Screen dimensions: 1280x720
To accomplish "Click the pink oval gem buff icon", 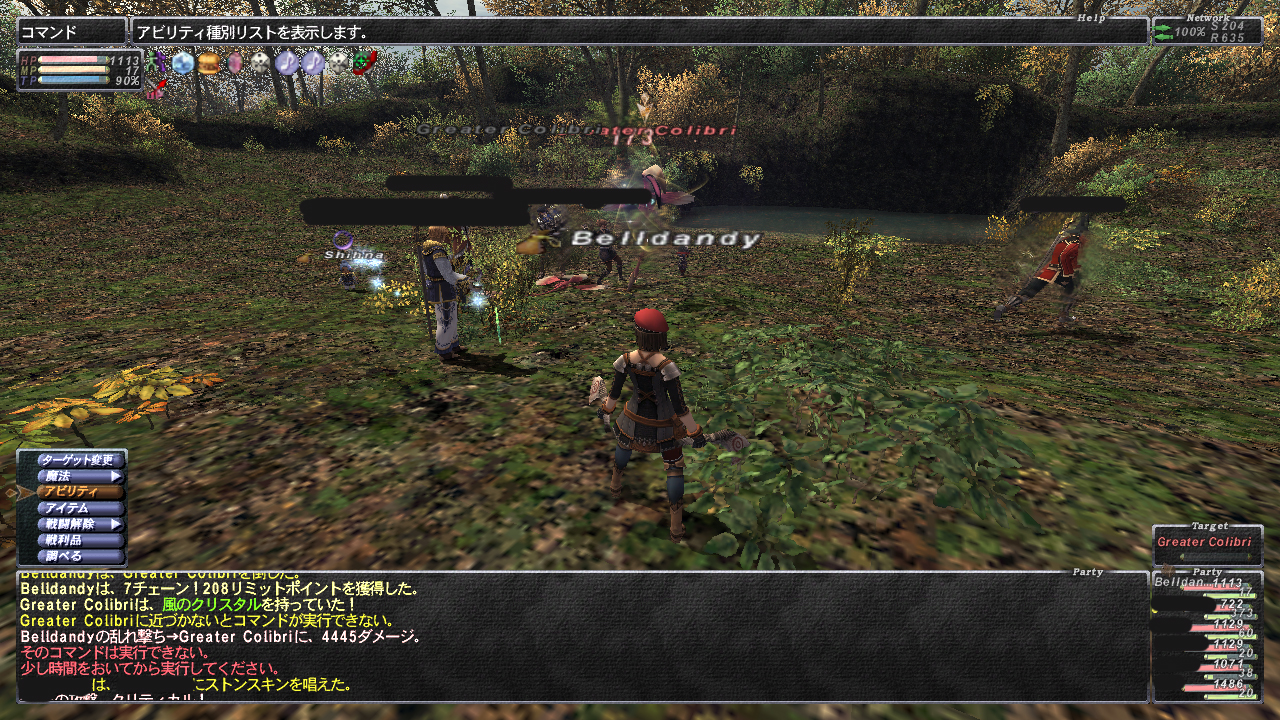I will coord(235,63).
